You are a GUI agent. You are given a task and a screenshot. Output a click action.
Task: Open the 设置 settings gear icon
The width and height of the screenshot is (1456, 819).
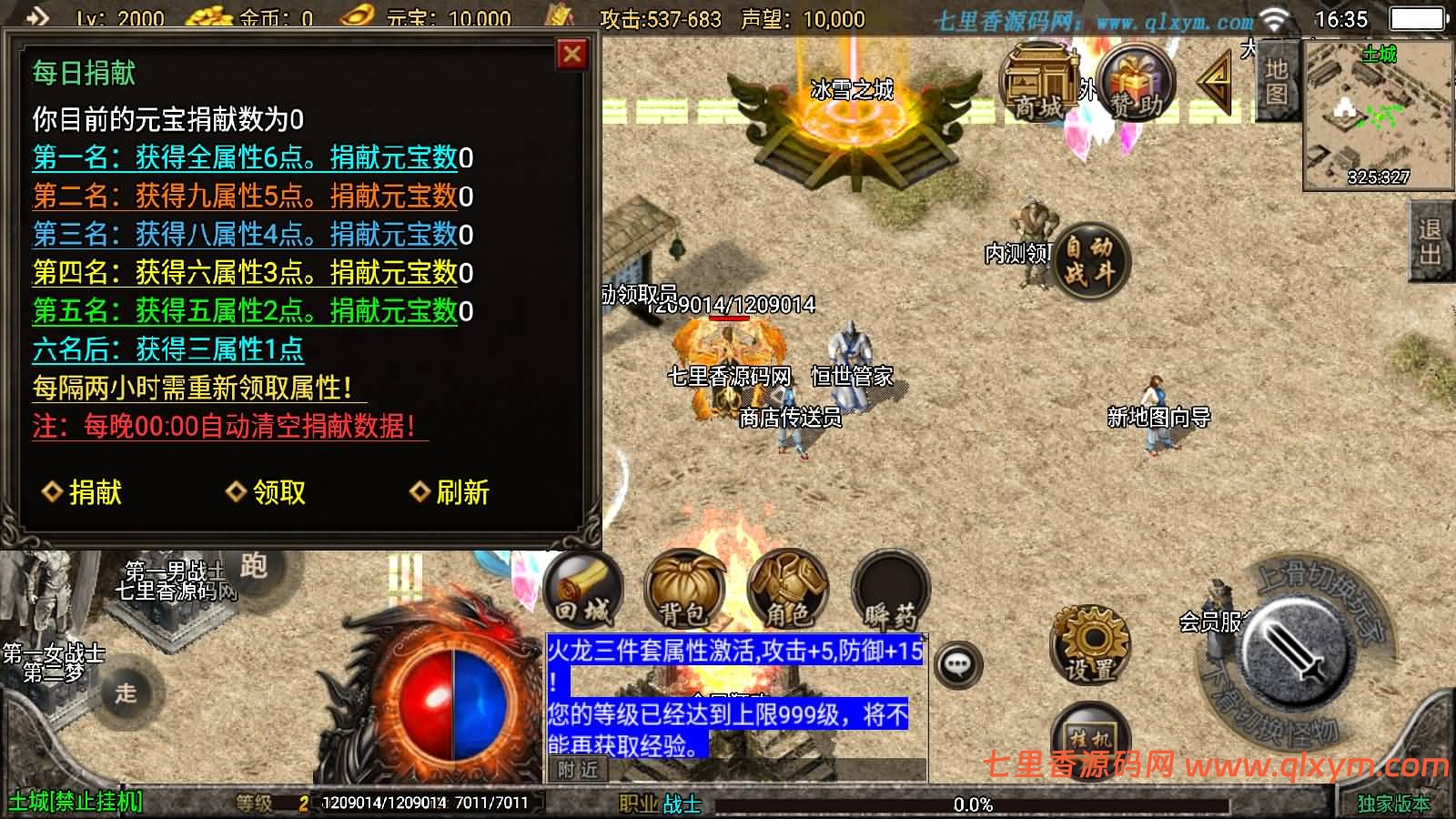pyautogui.click(x=1089, y=646)
